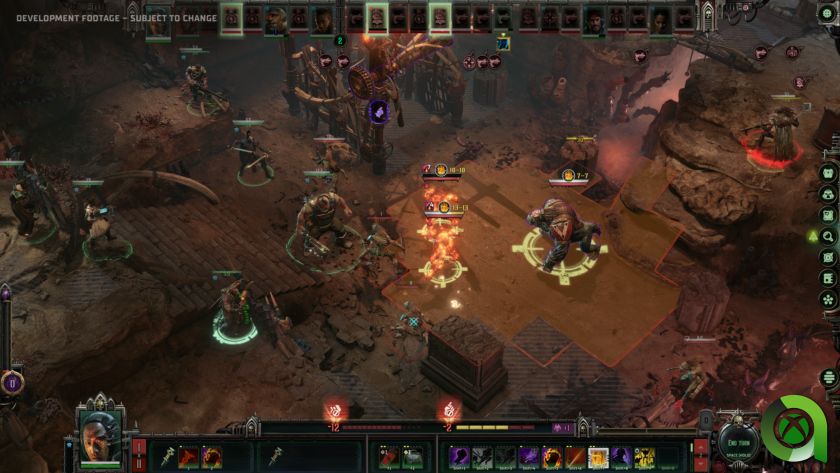840x473 pixels.
Task: Open the topmost round side-menu icon
Action: [x=828, y=172]
